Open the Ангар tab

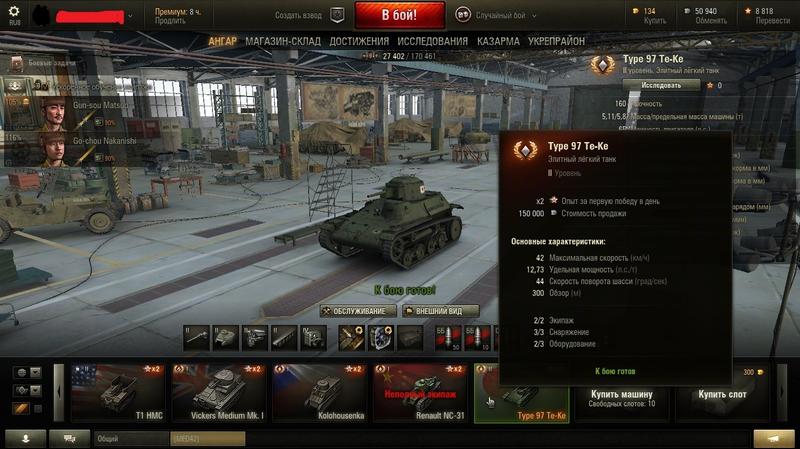click(x=223, y=42)
